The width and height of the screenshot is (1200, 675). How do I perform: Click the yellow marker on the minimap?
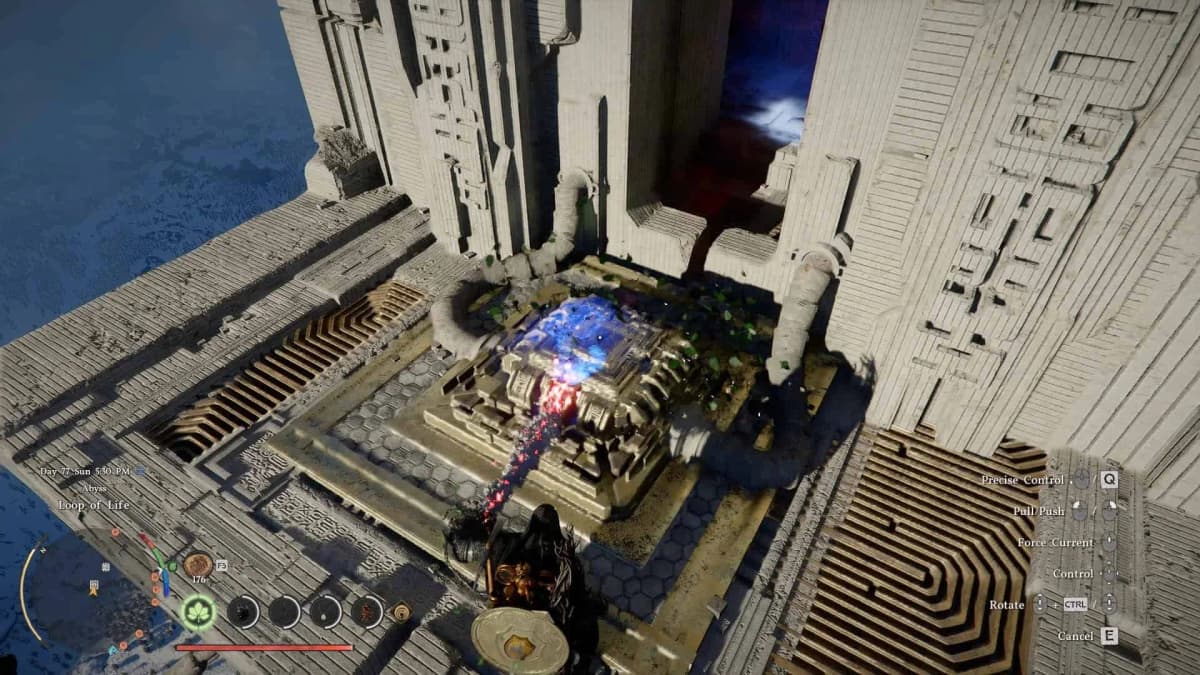pyautogui.click(x=92, y=592)
